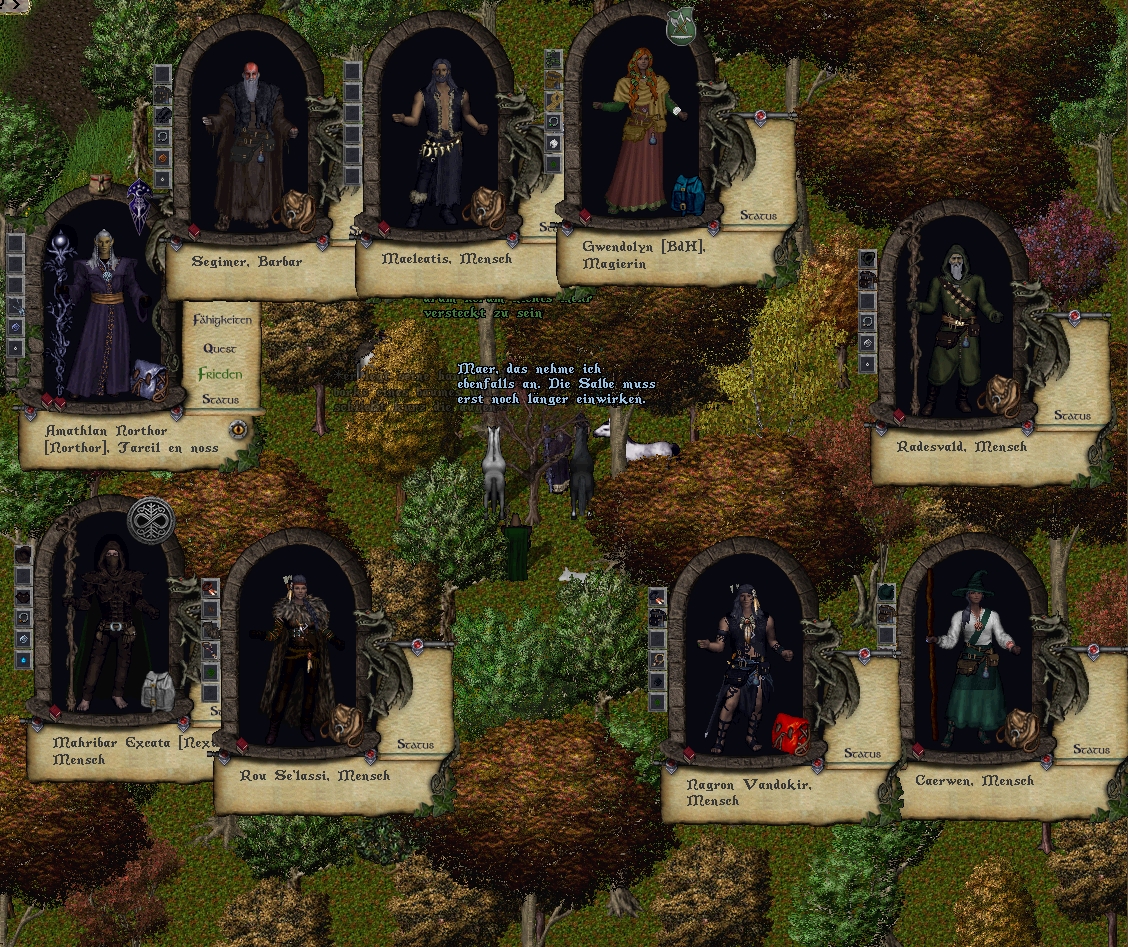Show Rou Se'lassi's Status
1128x947 pixels.
point(415,744)
